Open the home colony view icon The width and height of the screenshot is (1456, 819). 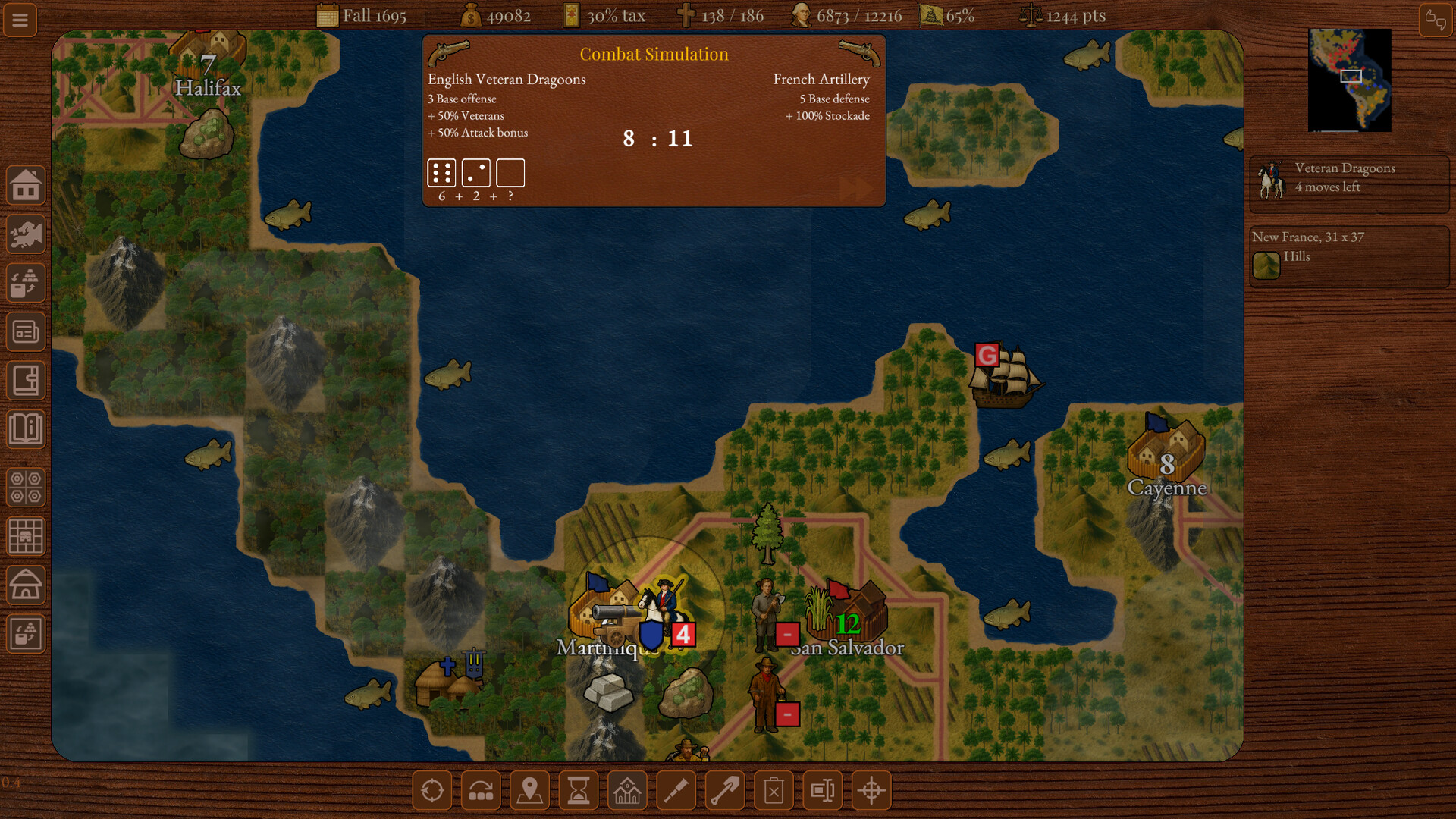coord(25,184)
